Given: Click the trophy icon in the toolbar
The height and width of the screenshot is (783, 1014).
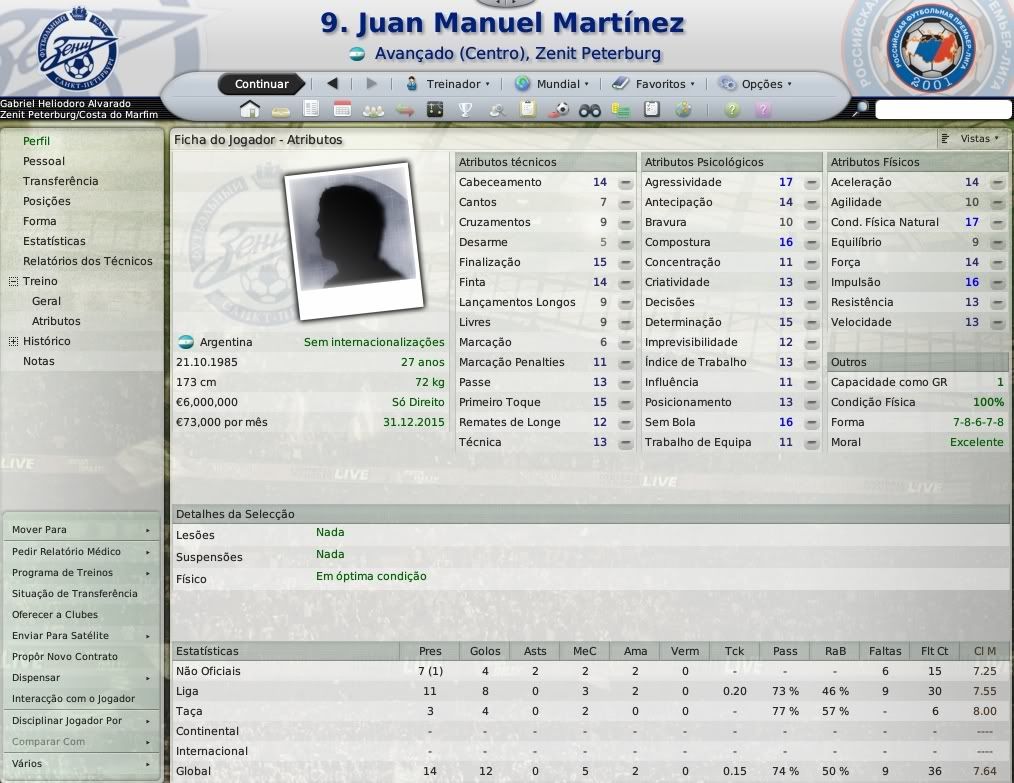Looking at the screenshot, I should [465, 110].
